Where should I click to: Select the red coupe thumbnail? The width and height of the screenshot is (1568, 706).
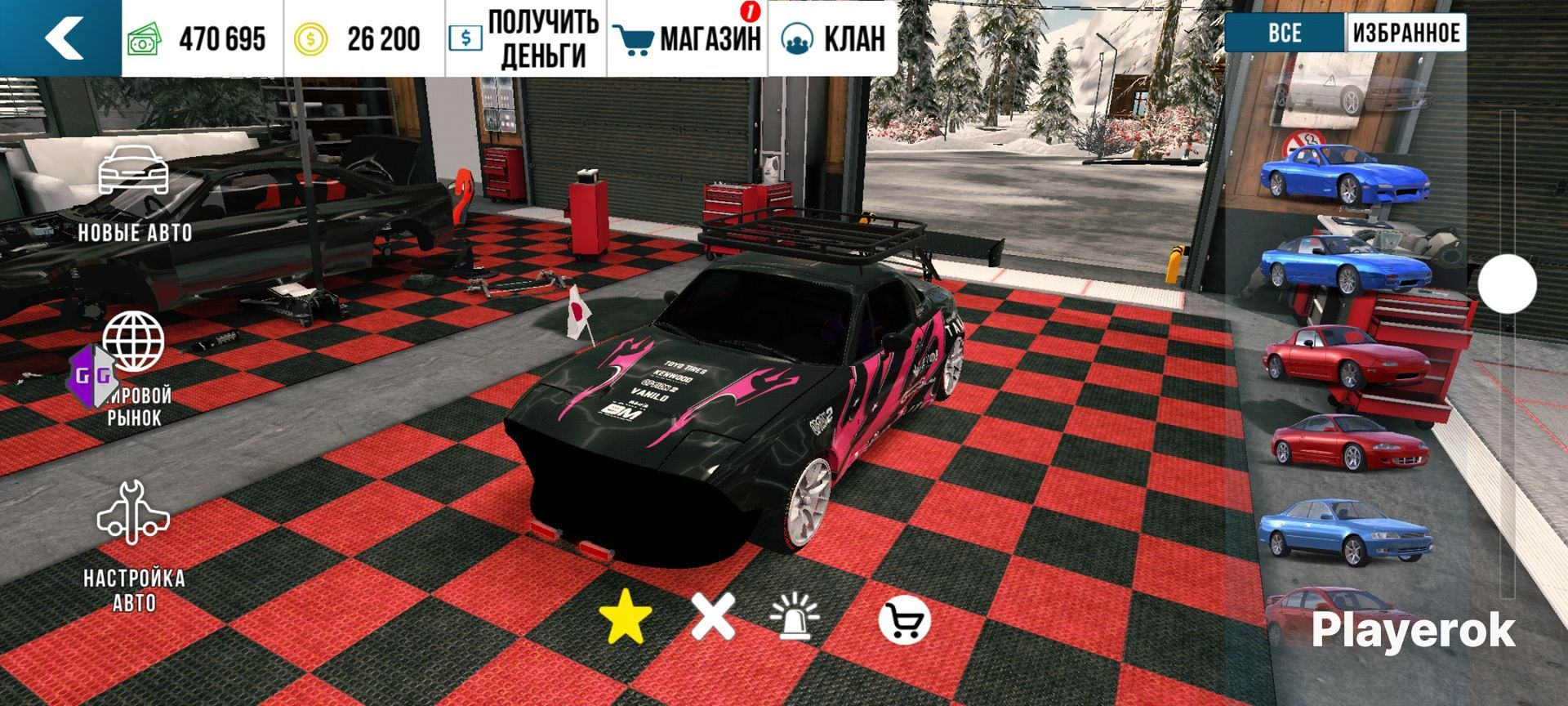[1347, 441]
